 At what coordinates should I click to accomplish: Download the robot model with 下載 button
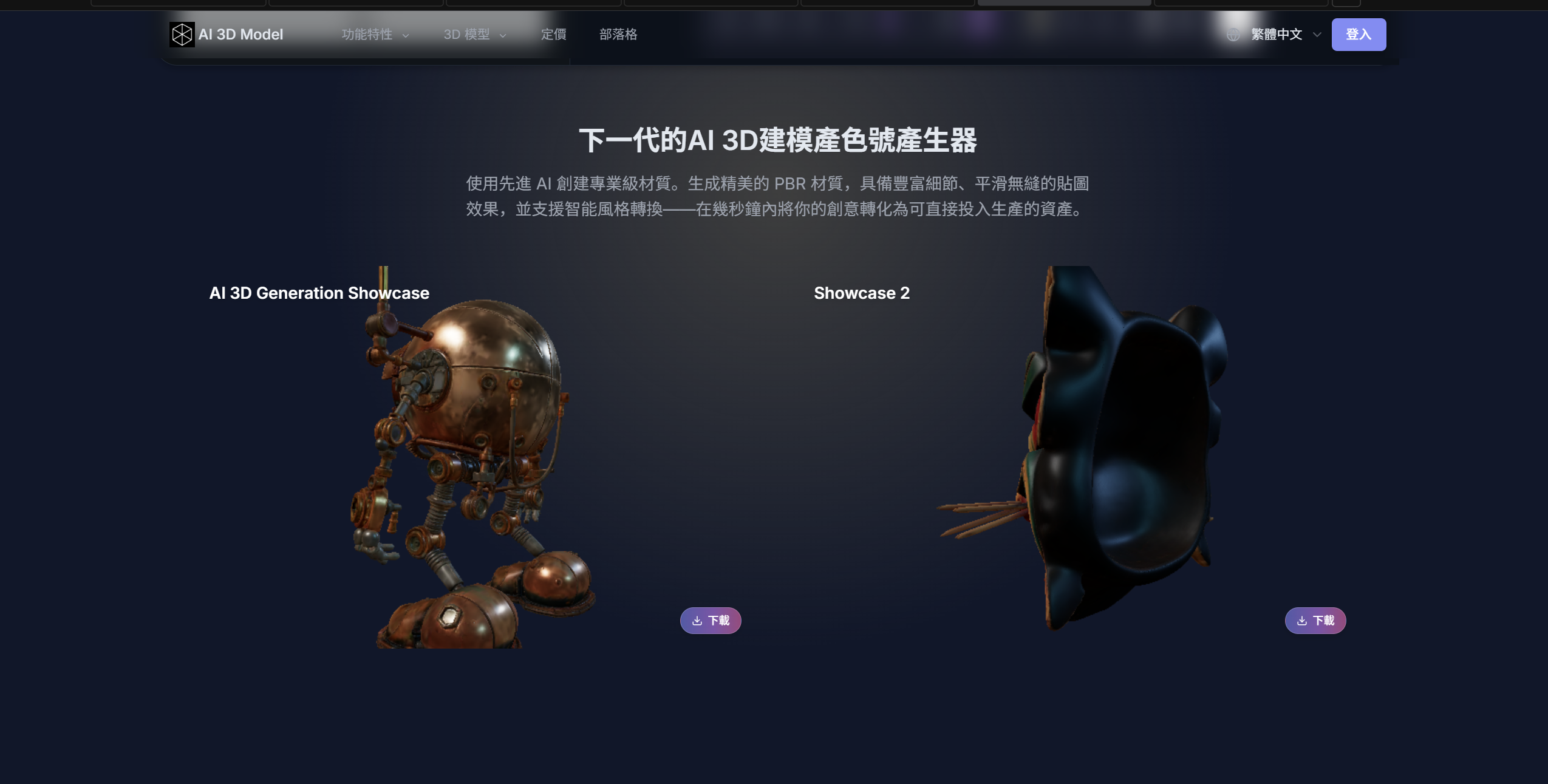[710, 620]
